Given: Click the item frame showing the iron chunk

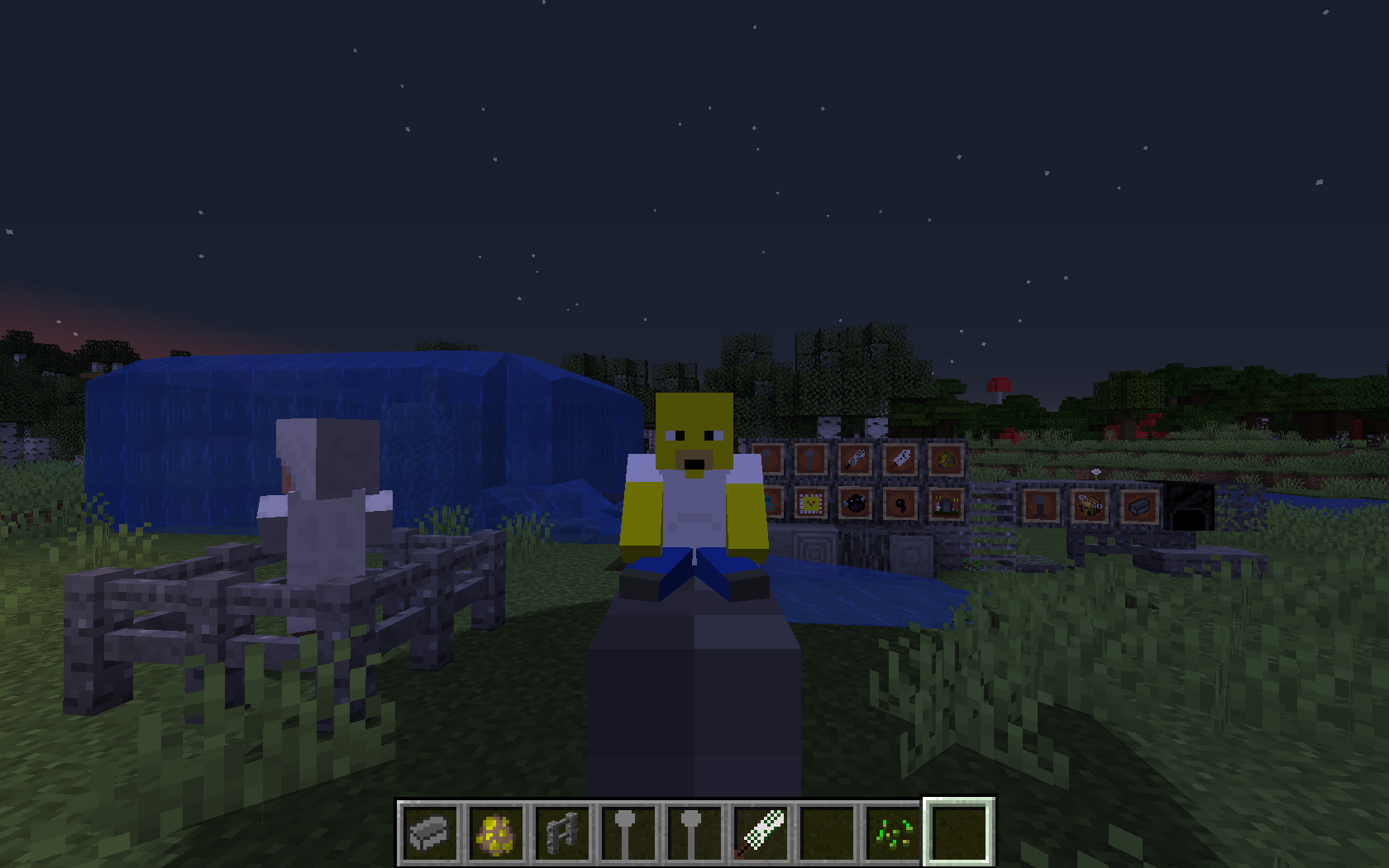Looking at the screenshot, I should click(1142, 507).
